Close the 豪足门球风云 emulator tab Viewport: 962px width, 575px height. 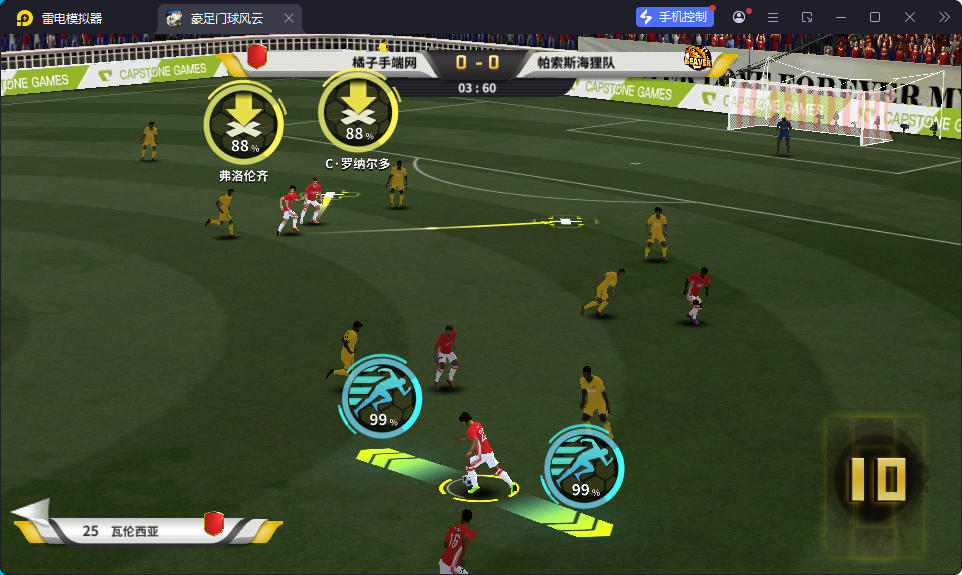tap(289, 18)
